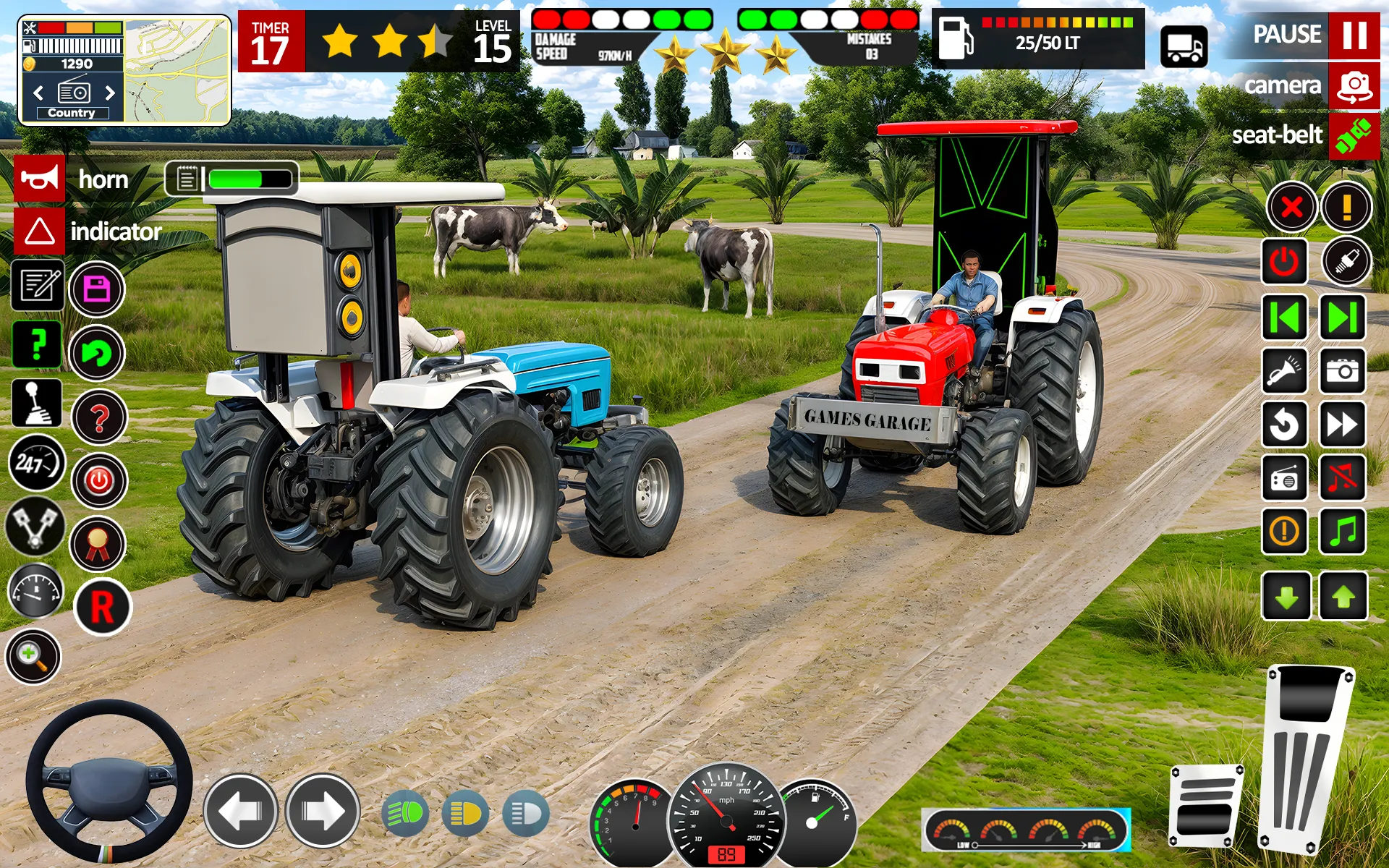This screenshot has height=868, width=1389.
Task: Click left chevron to change radio station
Action: (x=38, y=93)
